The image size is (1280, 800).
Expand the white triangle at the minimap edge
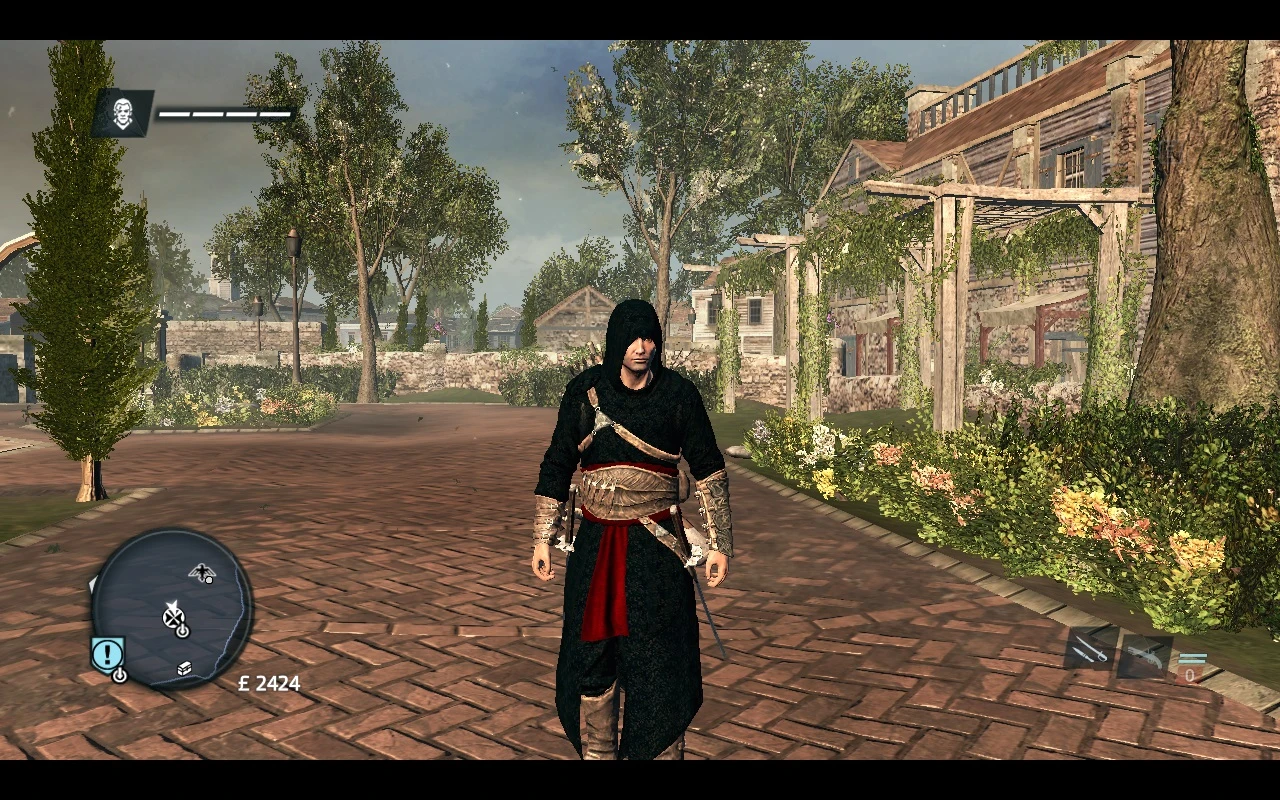91,584
